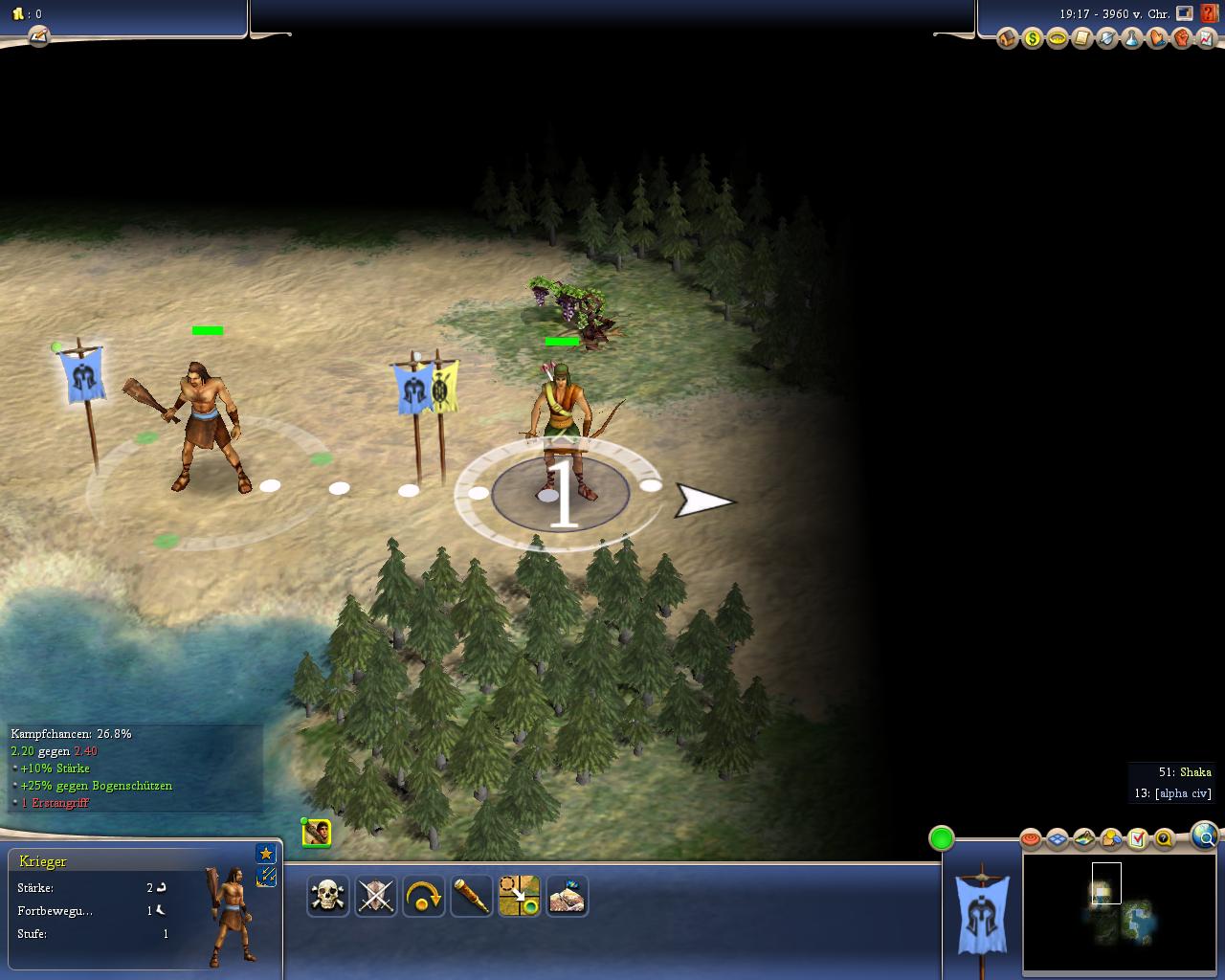
Task: Open the domestic advisor house icon
Action: pos(1008,39)
